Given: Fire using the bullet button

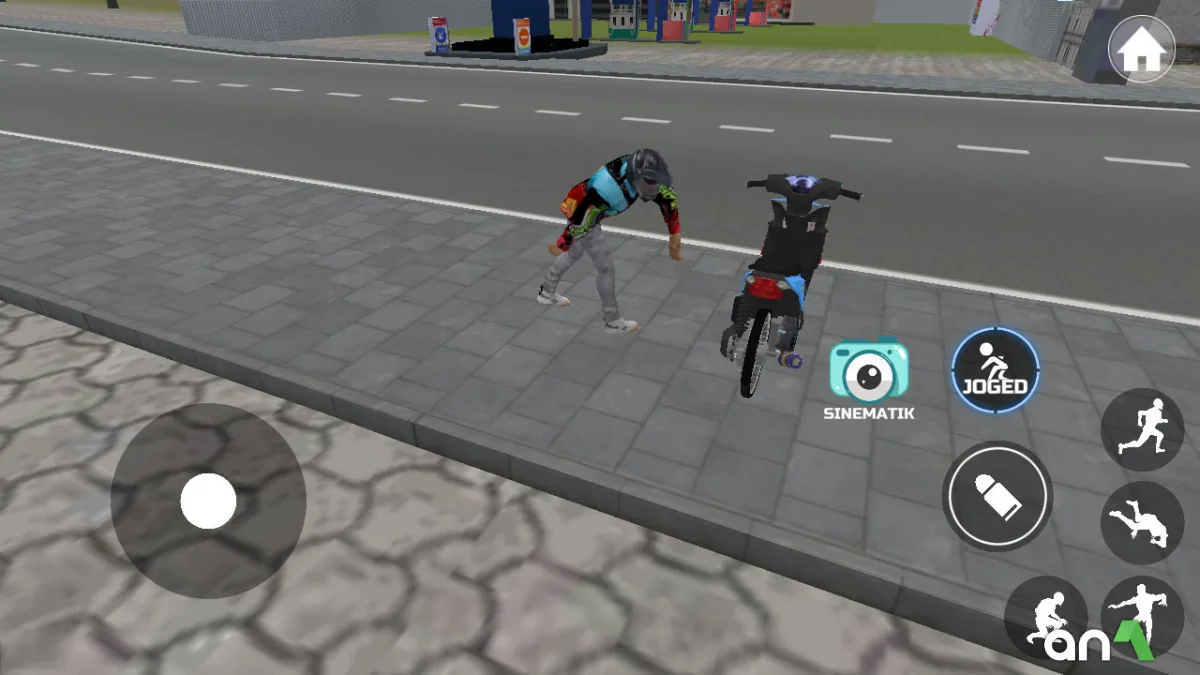Looking at the screenshot, I should pos(997,496).
